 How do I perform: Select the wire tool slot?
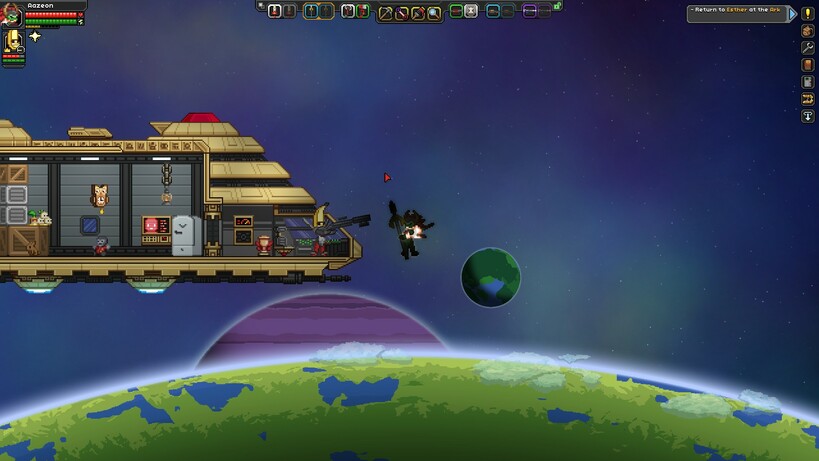pos(402,12)
